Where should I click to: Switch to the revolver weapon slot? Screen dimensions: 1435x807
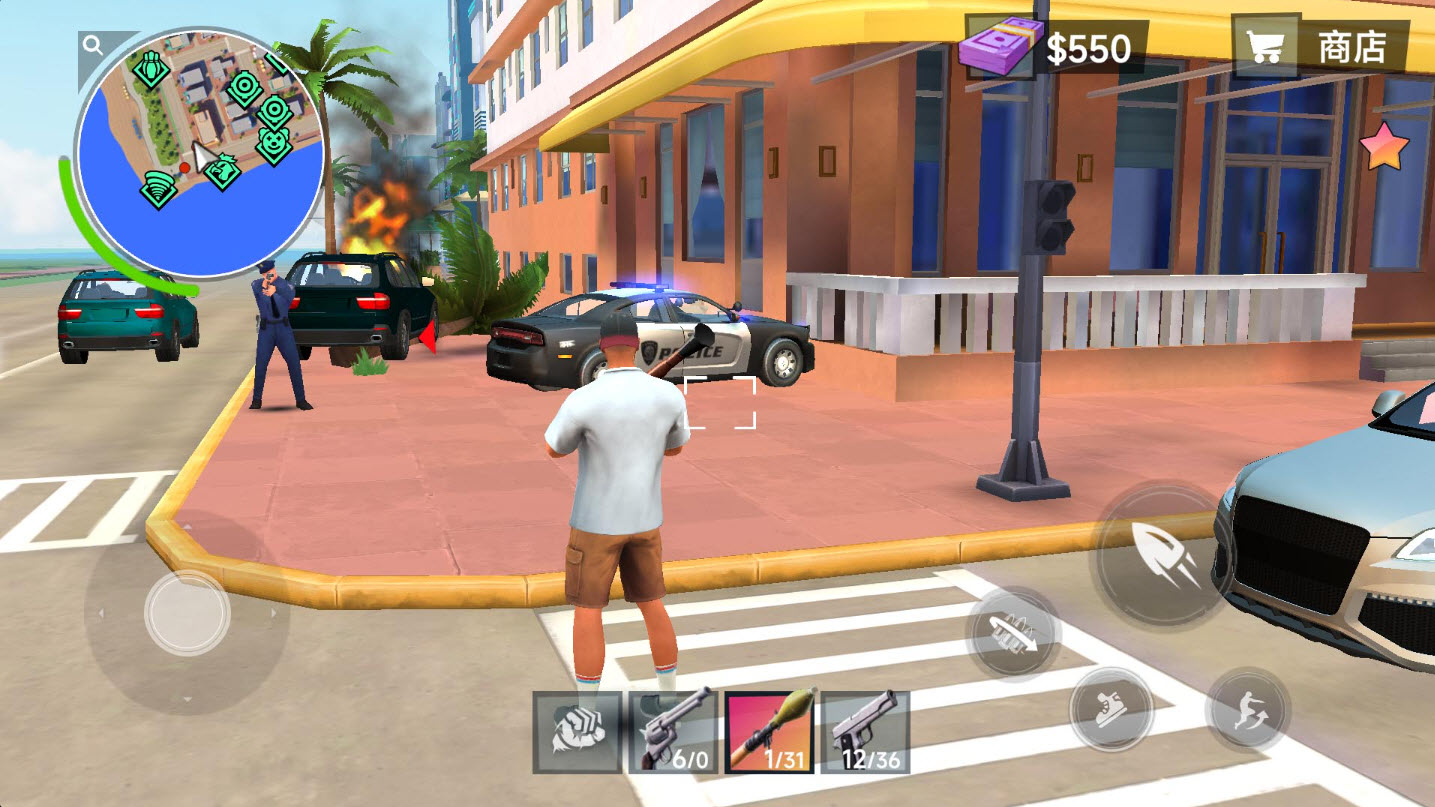[x=673, y=732]
